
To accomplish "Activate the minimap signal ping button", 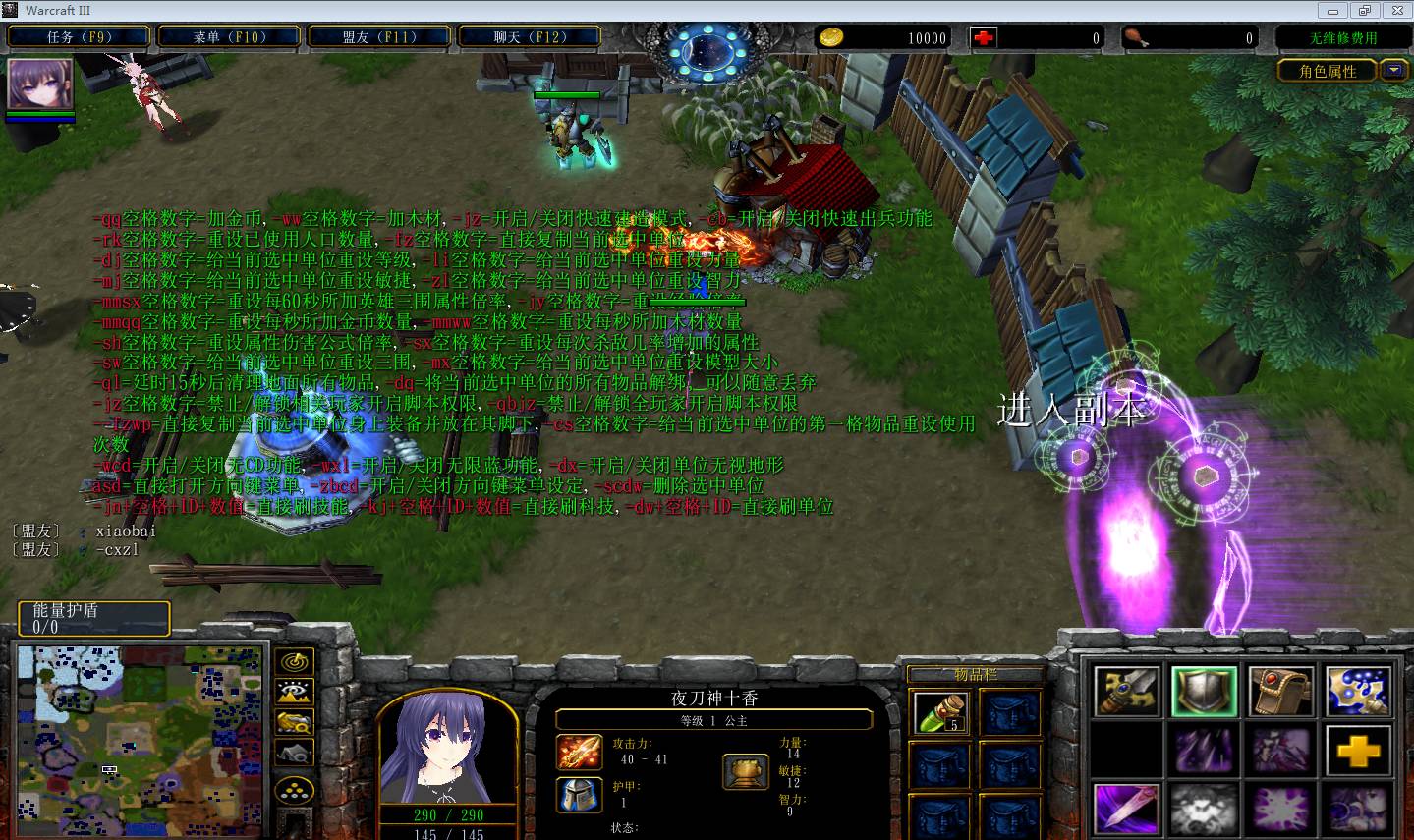I will click(x=295, y=662).
